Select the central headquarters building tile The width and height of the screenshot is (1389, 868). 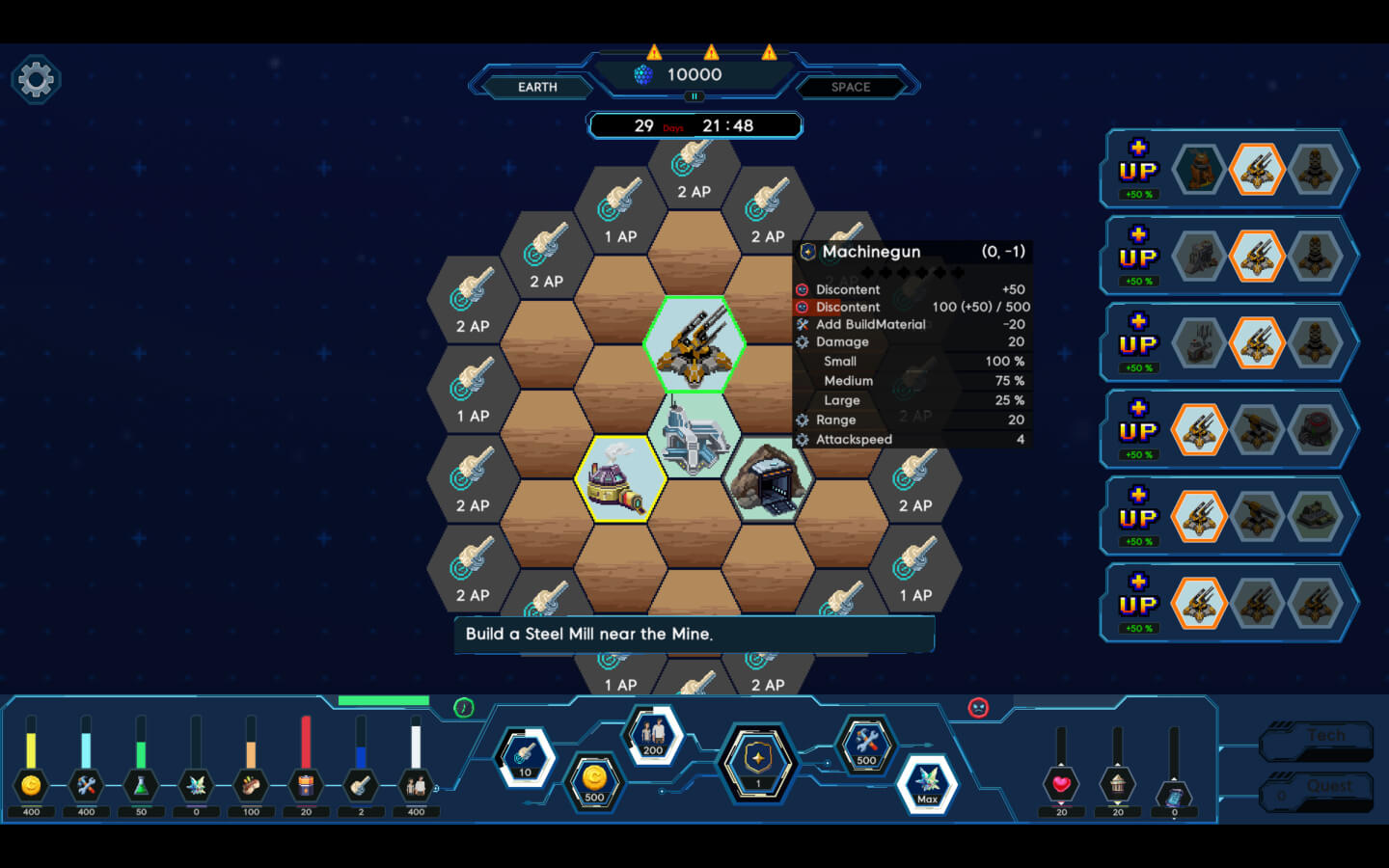(694, 436)
